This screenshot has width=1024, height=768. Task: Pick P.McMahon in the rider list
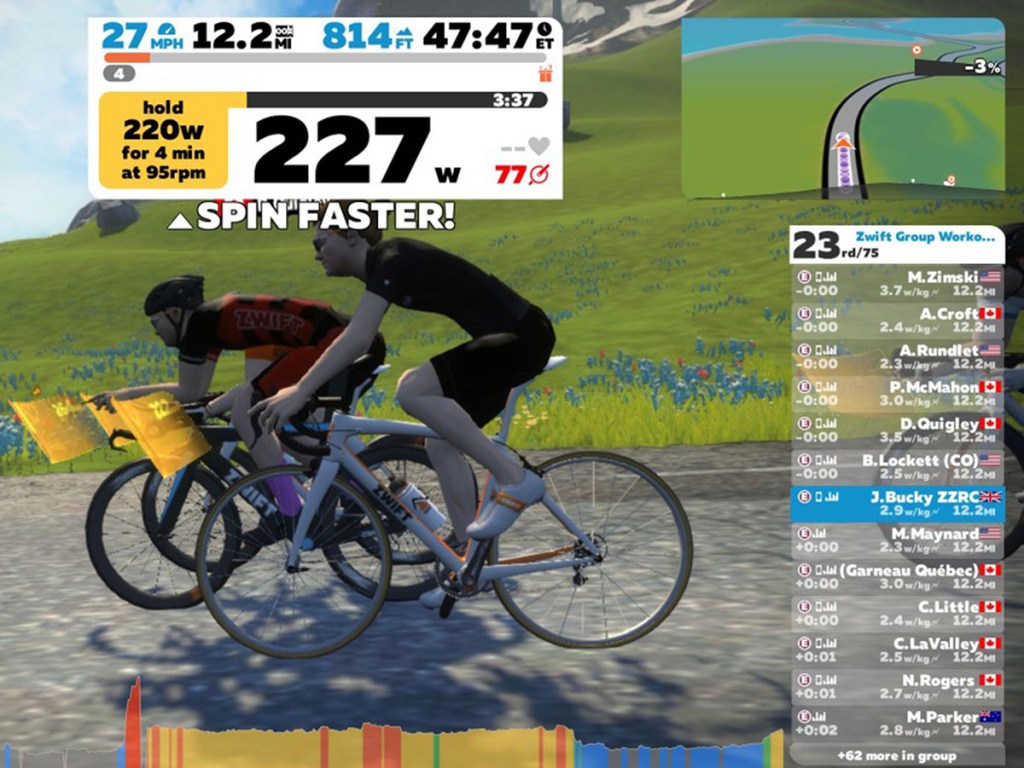(x=897, y=393)
